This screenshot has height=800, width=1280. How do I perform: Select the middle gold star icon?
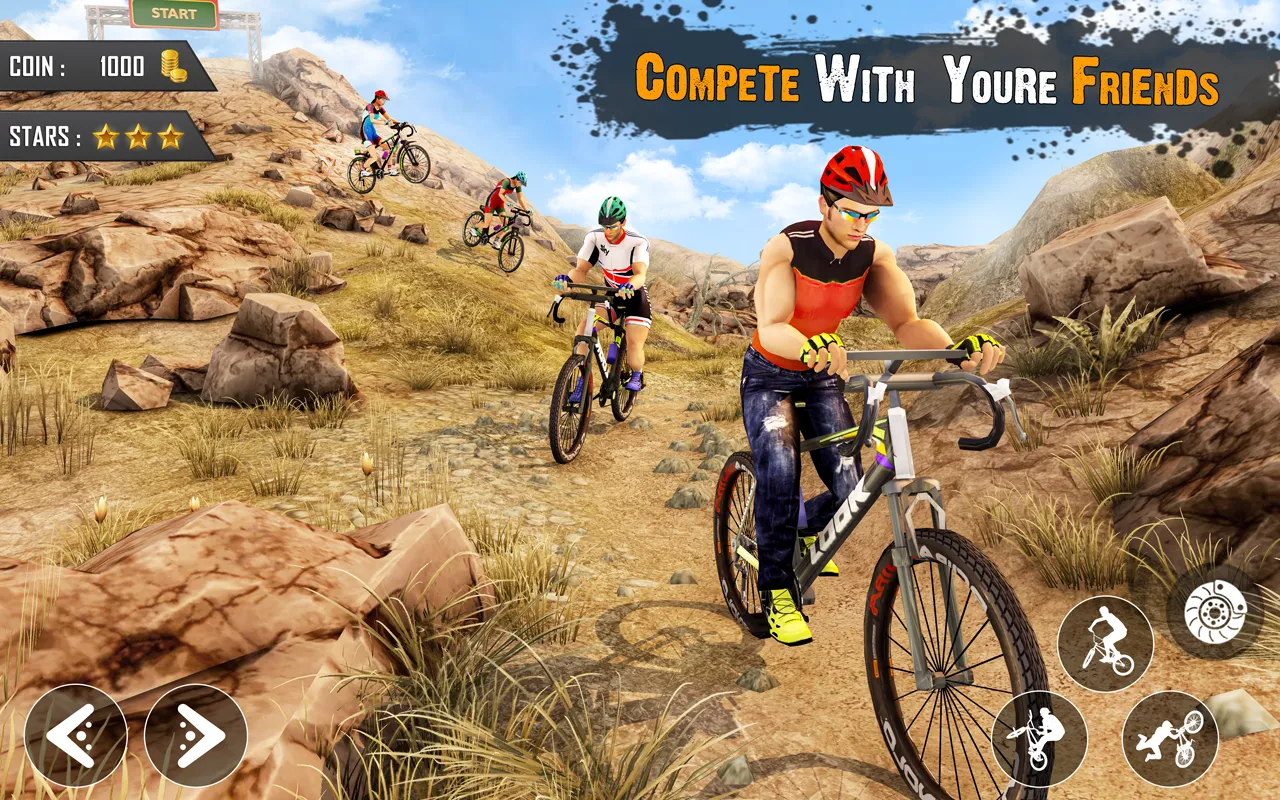pos(136,134)
